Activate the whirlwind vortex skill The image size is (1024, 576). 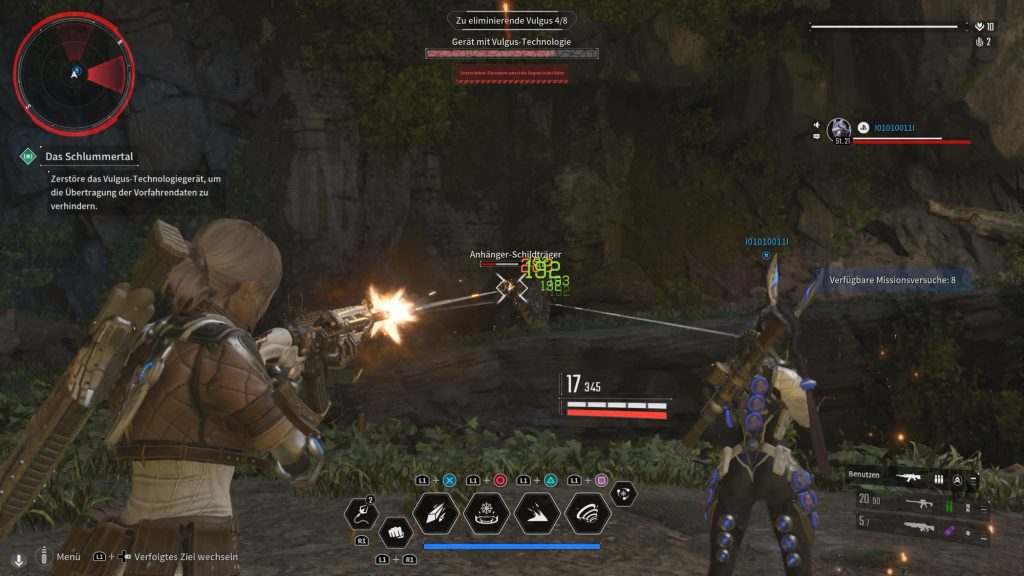[588, 513]
